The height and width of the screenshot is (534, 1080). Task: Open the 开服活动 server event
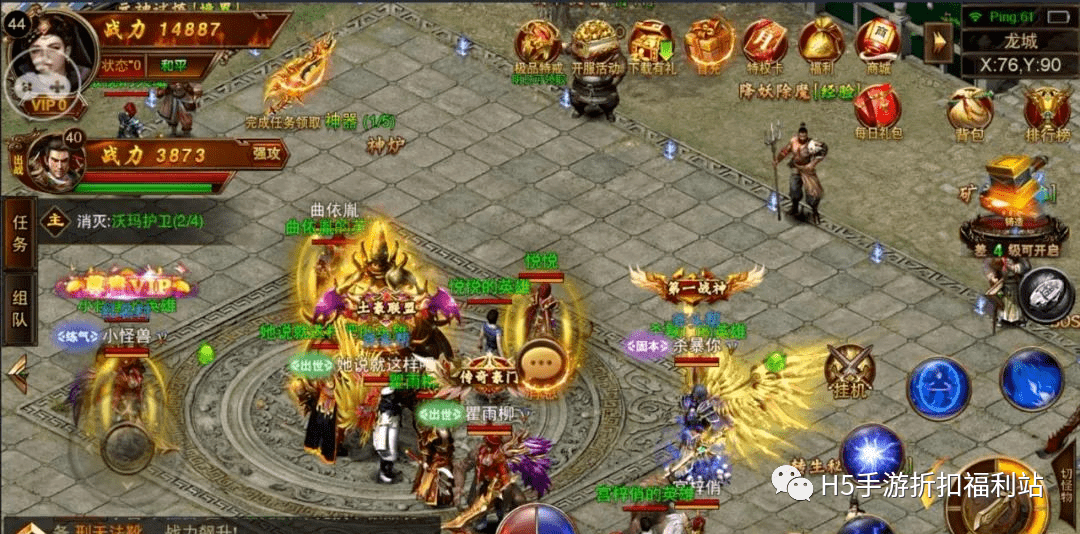coord(596,44)
